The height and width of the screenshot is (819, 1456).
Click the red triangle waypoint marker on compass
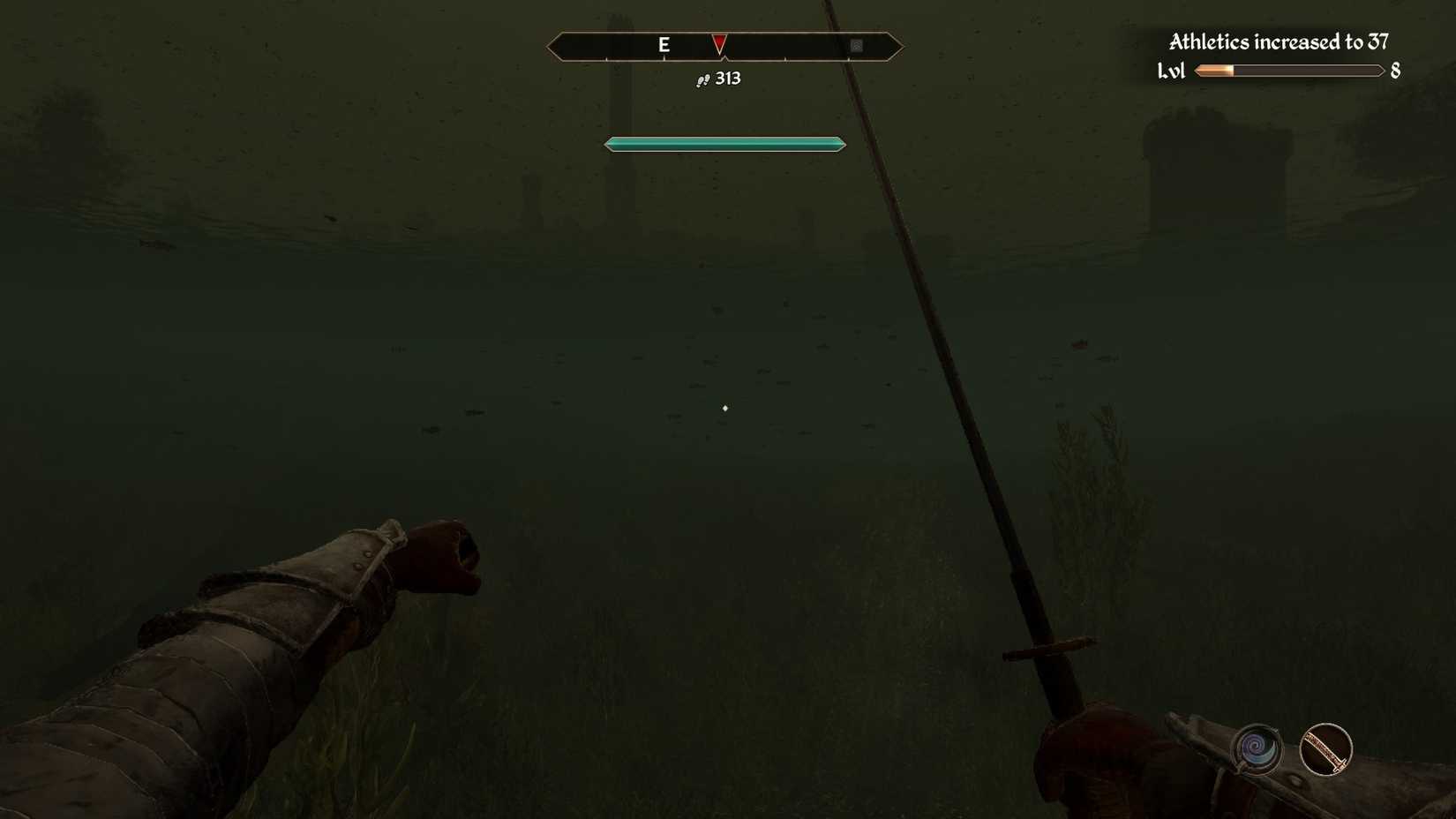click(x=719, y=43)
